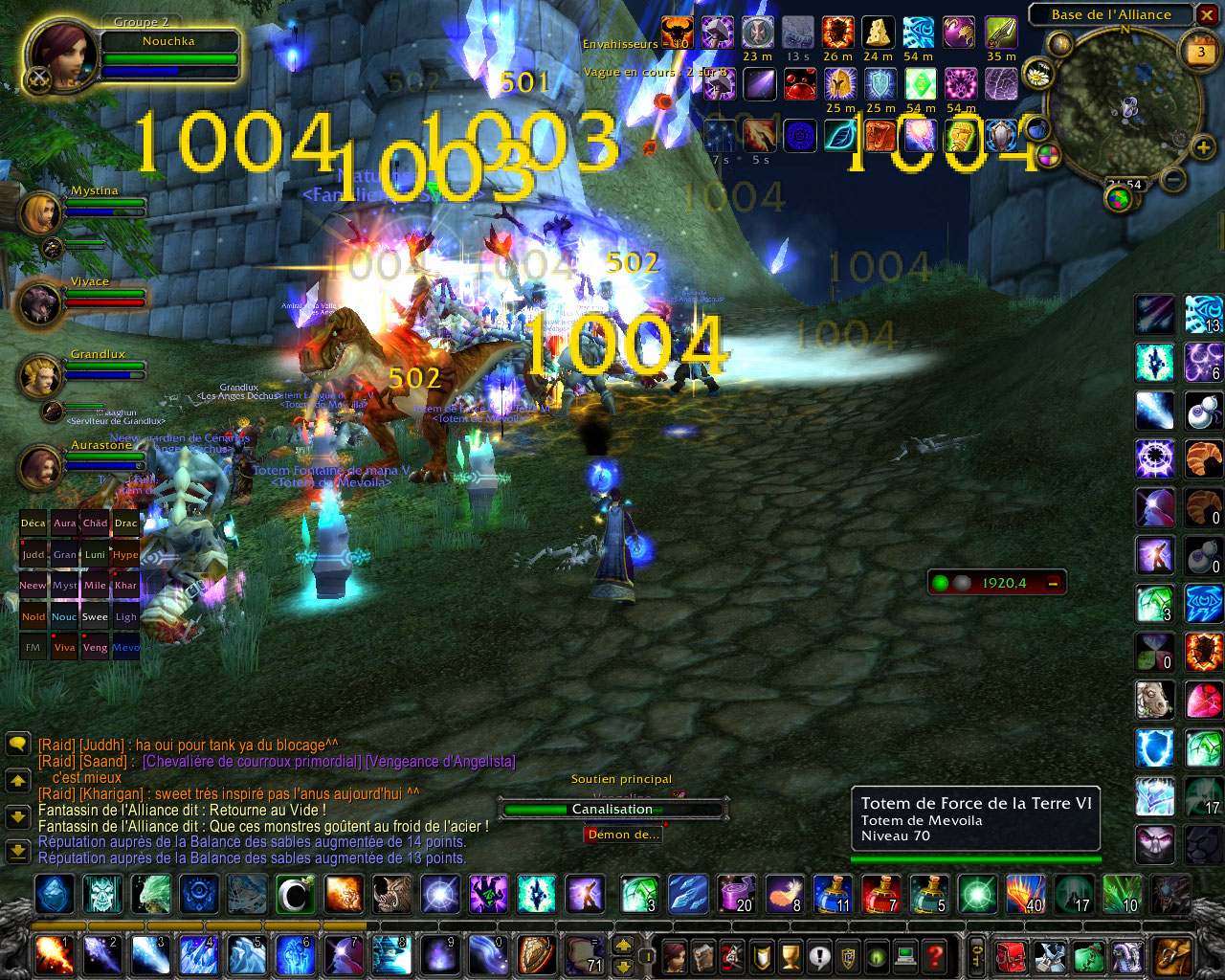The image size is (1225, 980).
Task: Zoom in the minimap with plus button
Action: tap(1203, 147)
